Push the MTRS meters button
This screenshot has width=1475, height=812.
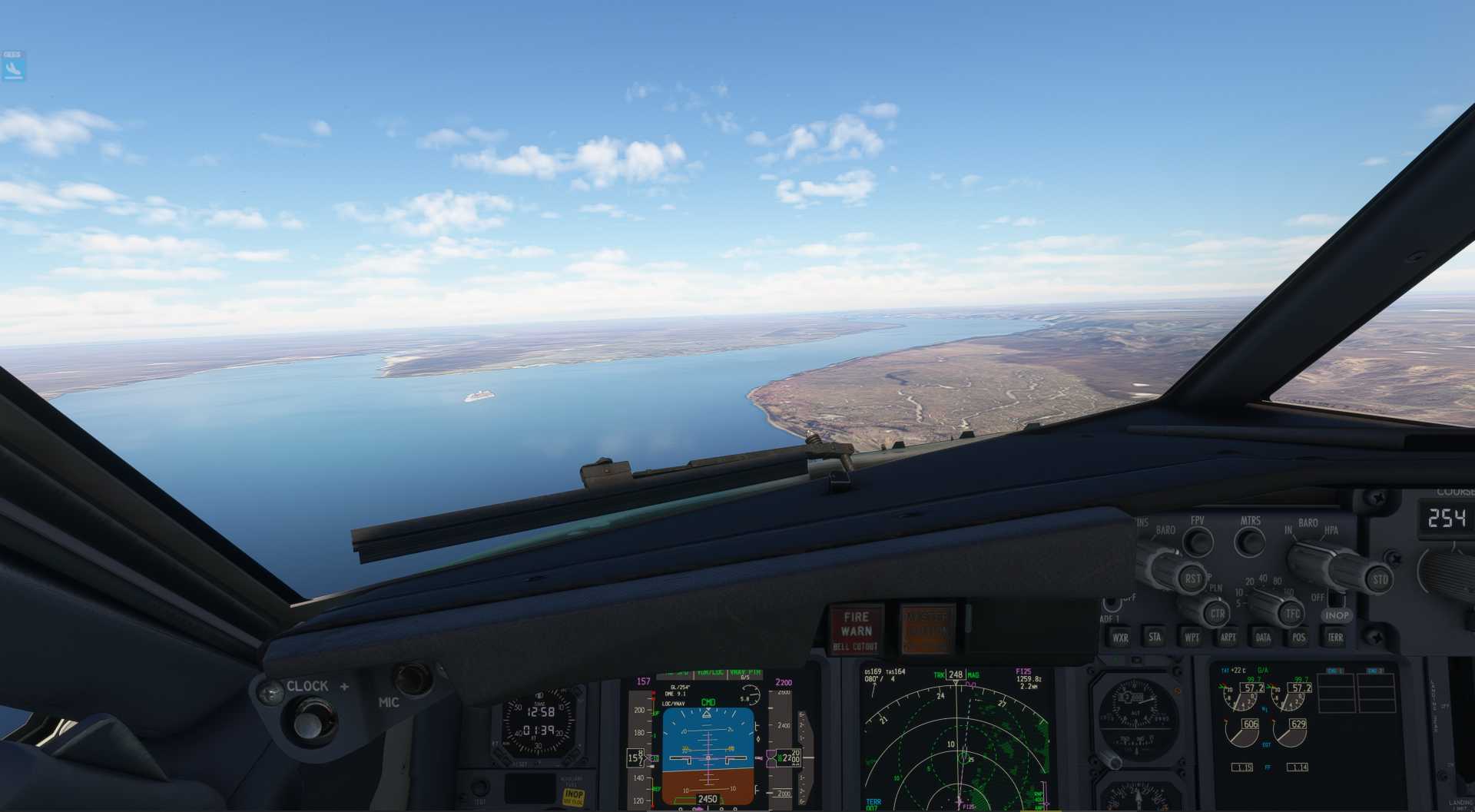click(x=1250, y=542)
